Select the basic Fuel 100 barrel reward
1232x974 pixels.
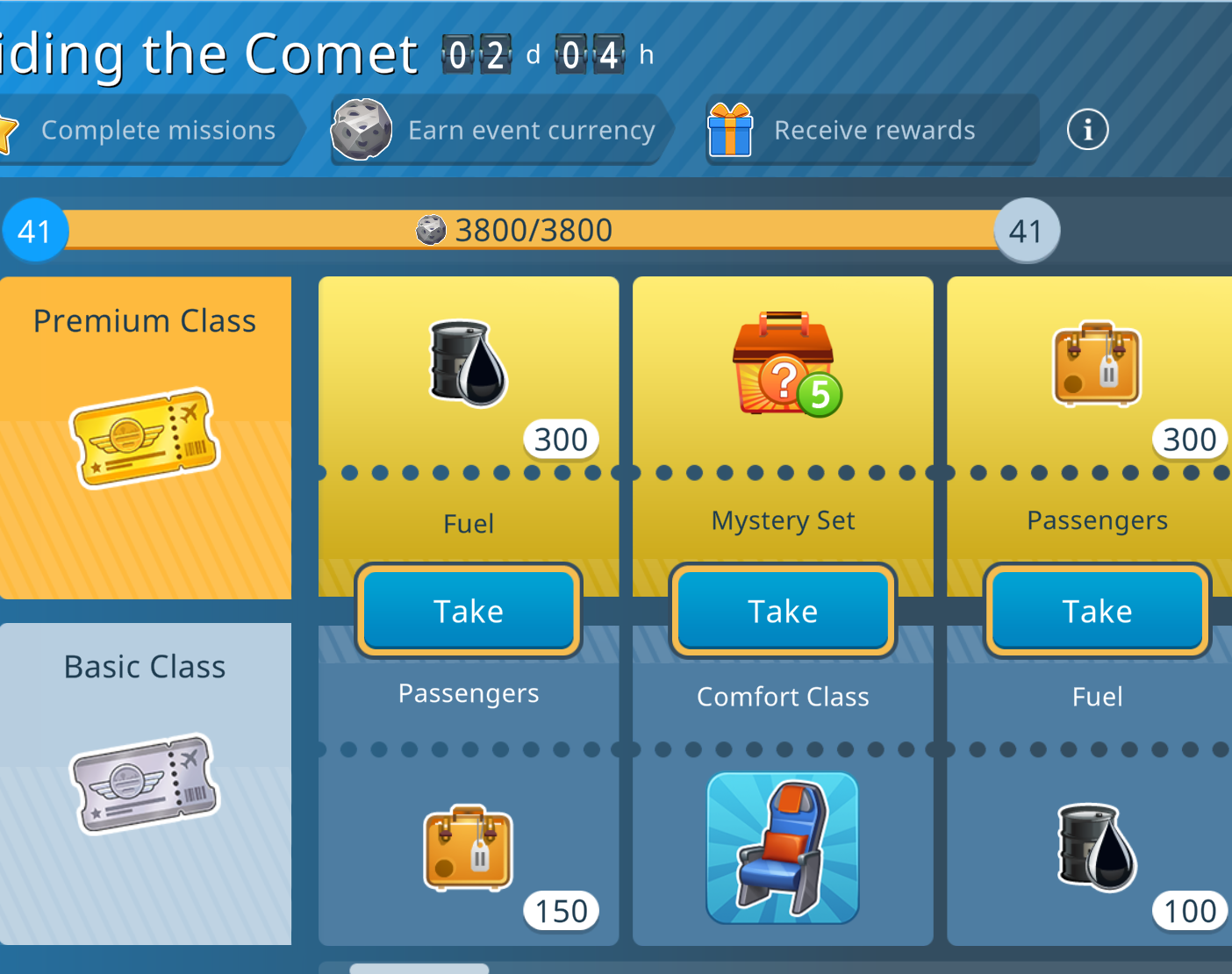1097,848
